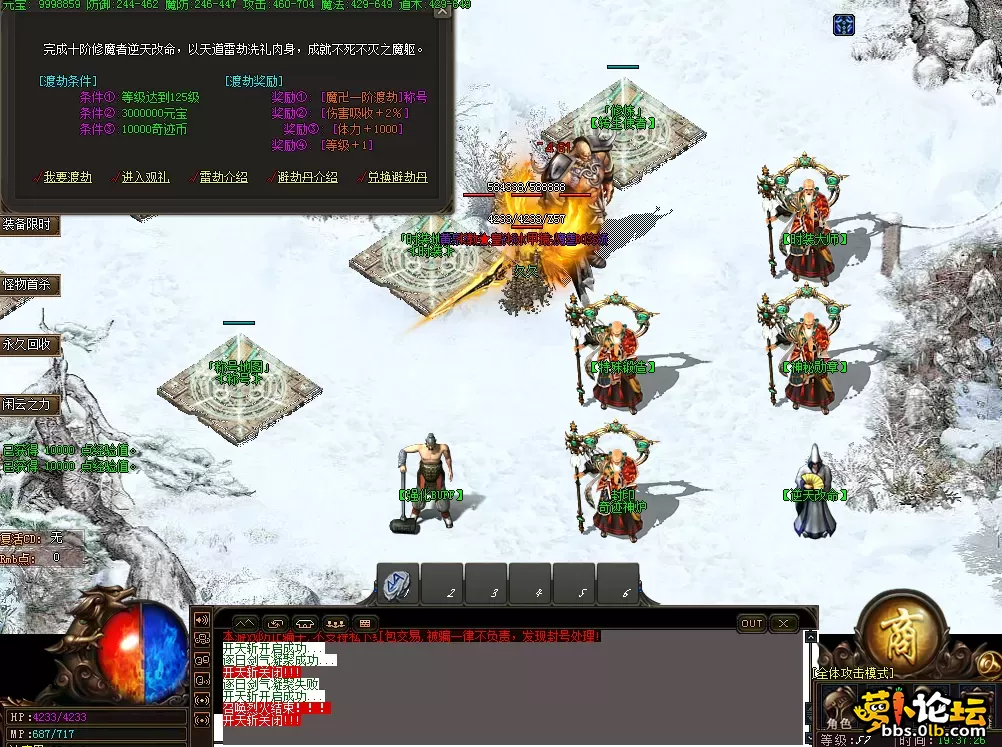Click the keyboard icon on the chat toolbar
The image size is (1002, 747).
click(365, 623)
